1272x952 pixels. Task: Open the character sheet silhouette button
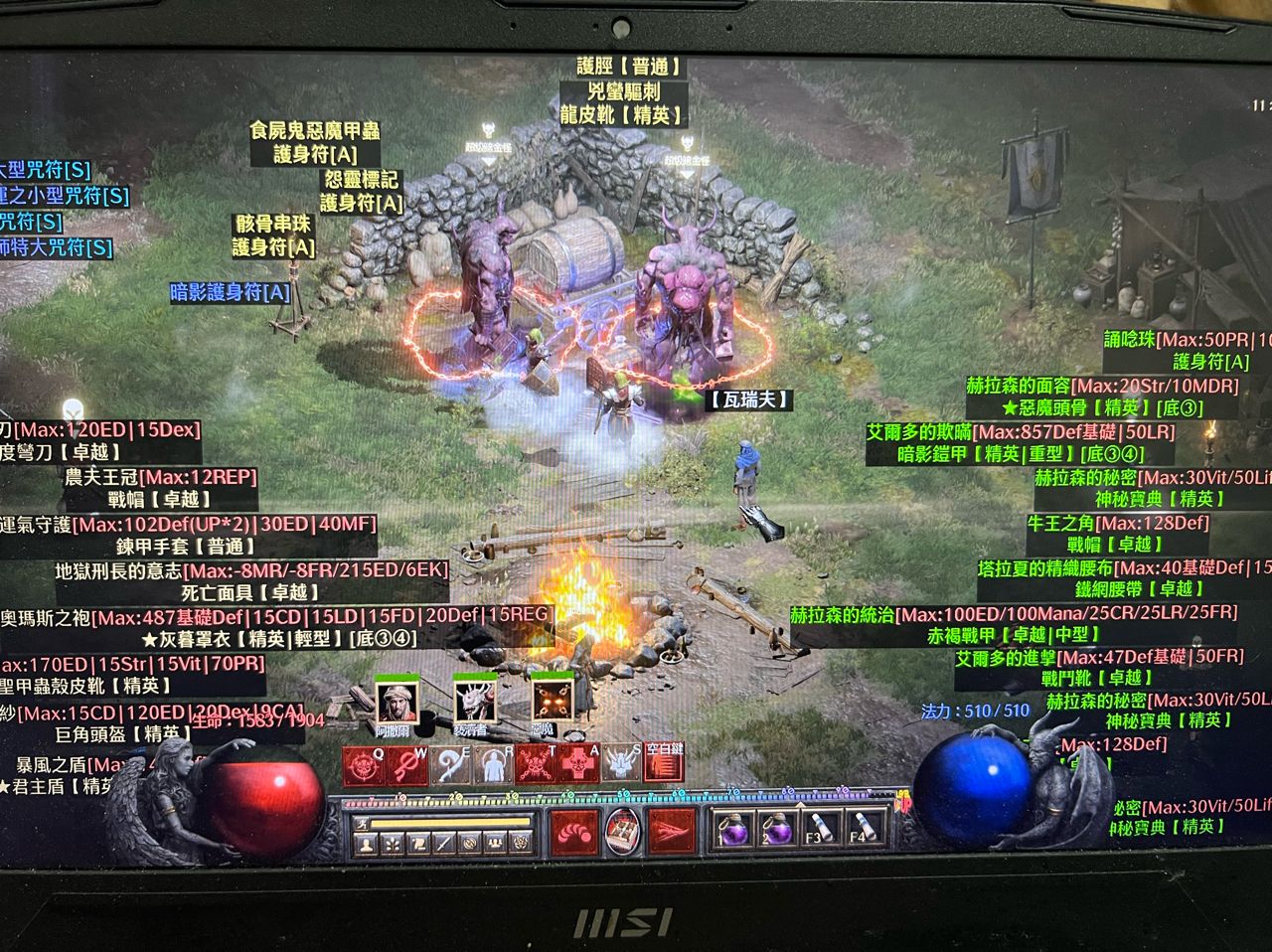367,845
